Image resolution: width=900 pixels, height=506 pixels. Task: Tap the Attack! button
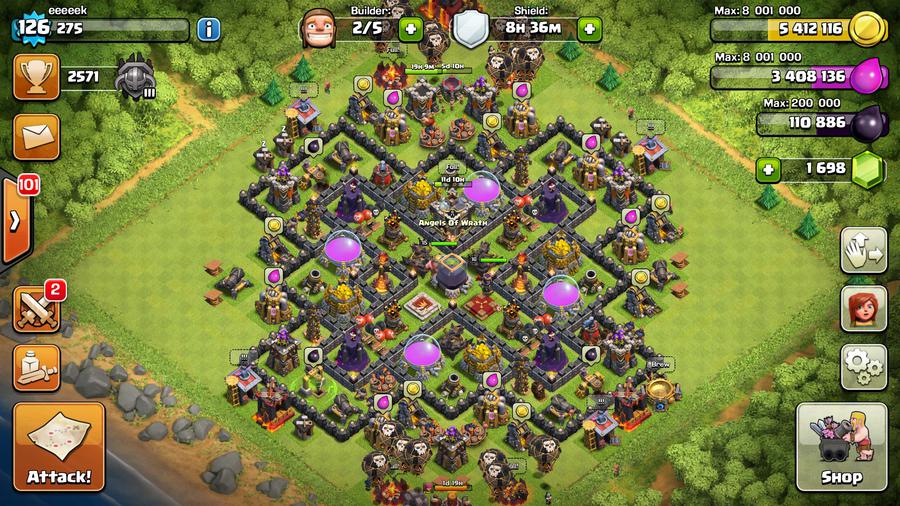[x=59, y=445]
